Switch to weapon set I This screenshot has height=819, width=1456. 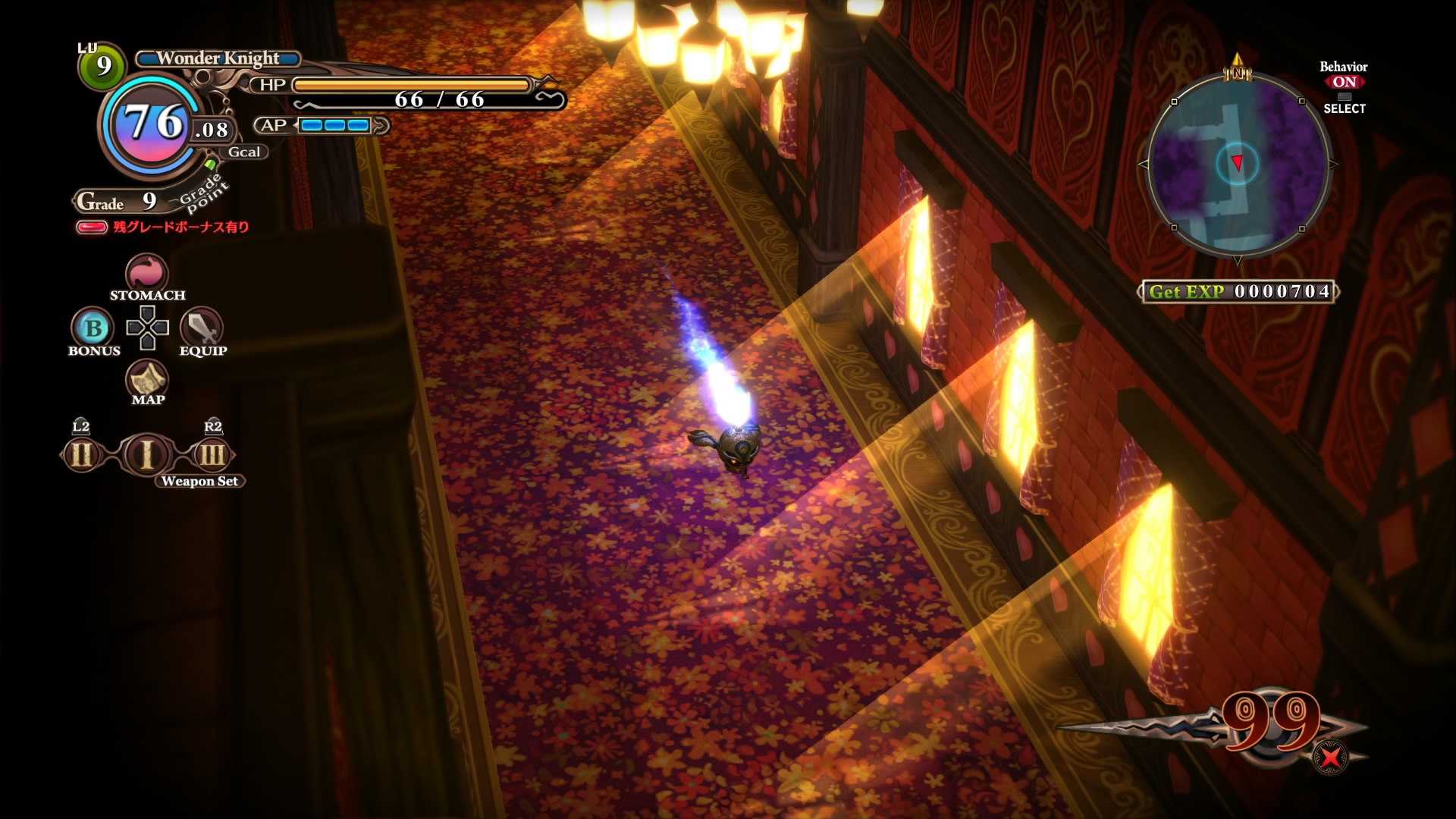pos(147,454)
